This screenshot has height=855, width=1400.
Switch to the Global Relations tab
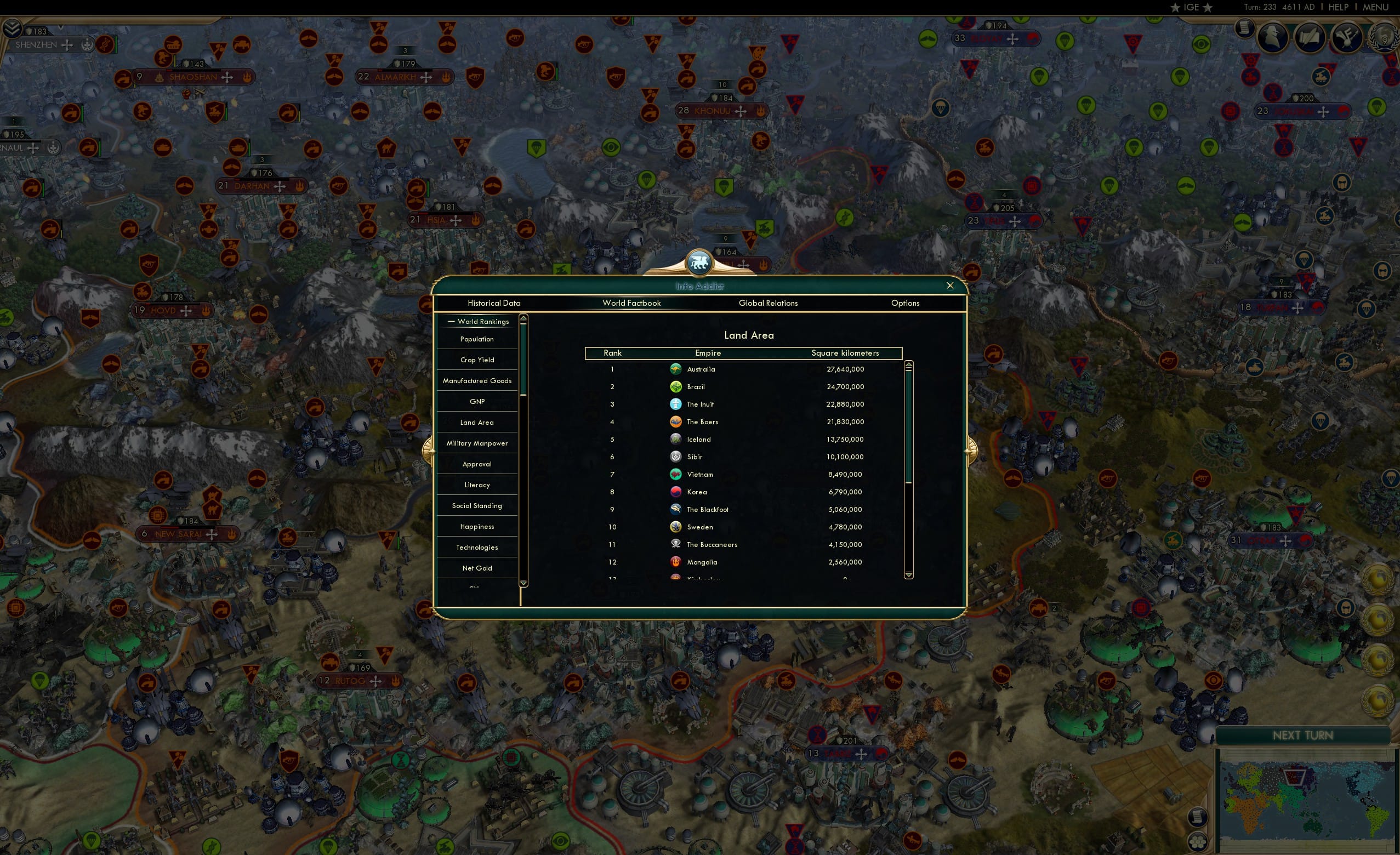pos(768,304)
